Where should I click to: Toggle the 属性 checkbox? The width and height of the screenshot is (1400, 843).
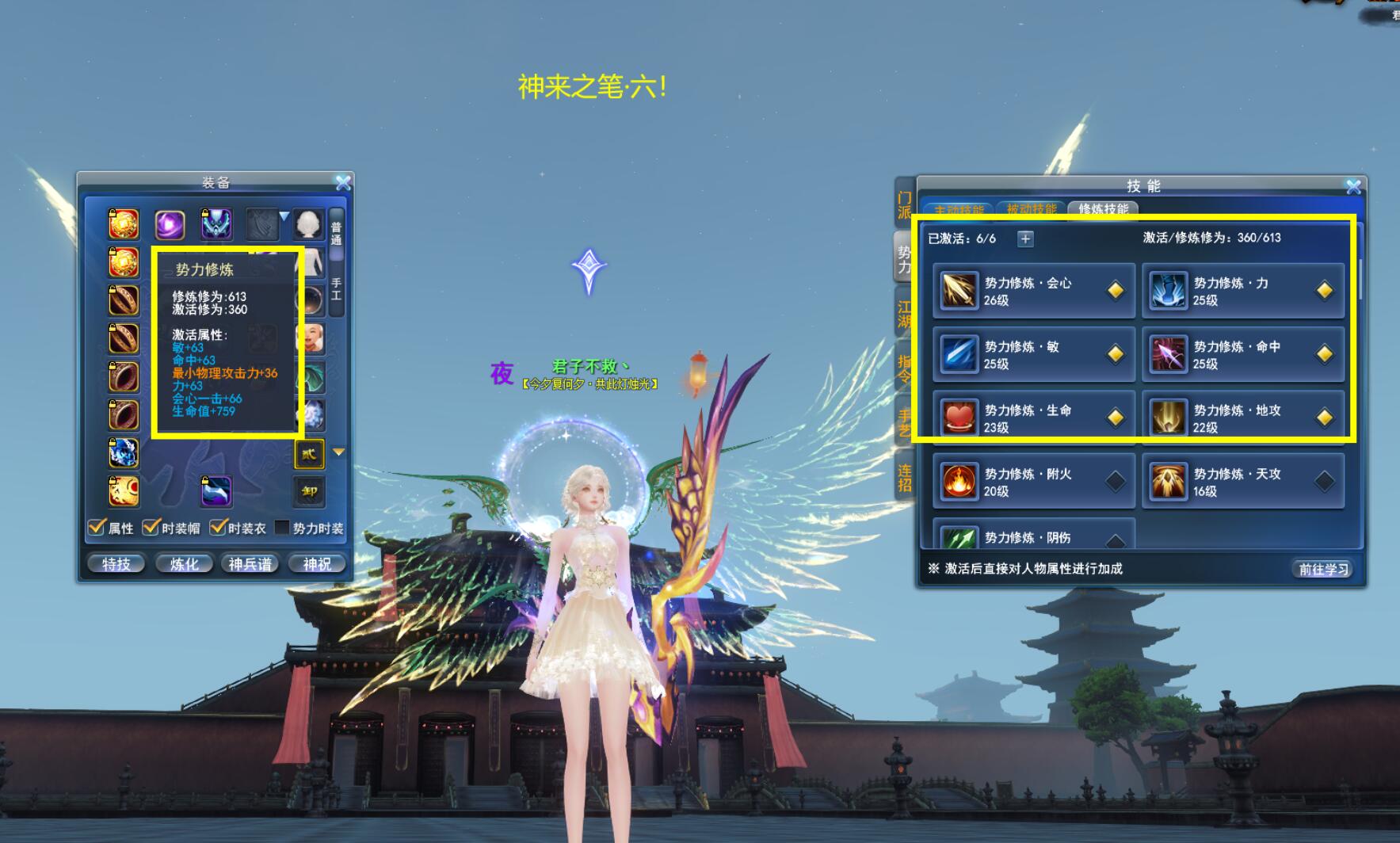(x=97, y=528)
